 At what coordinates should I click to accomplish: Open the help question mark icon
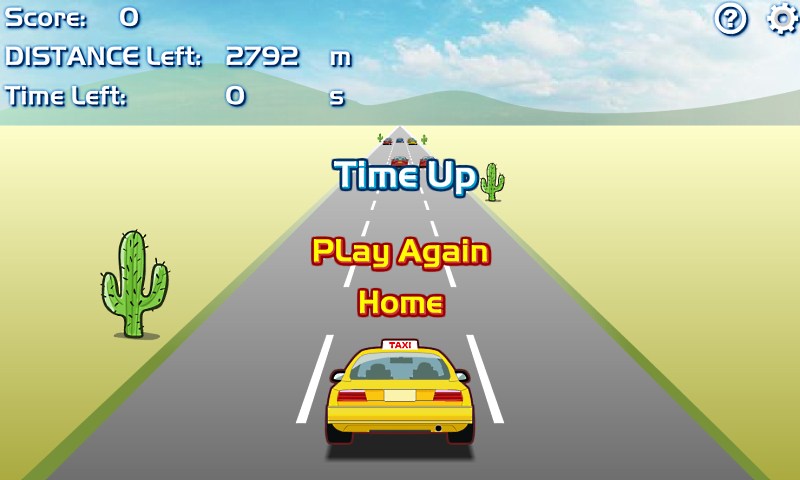click(730, 19)
